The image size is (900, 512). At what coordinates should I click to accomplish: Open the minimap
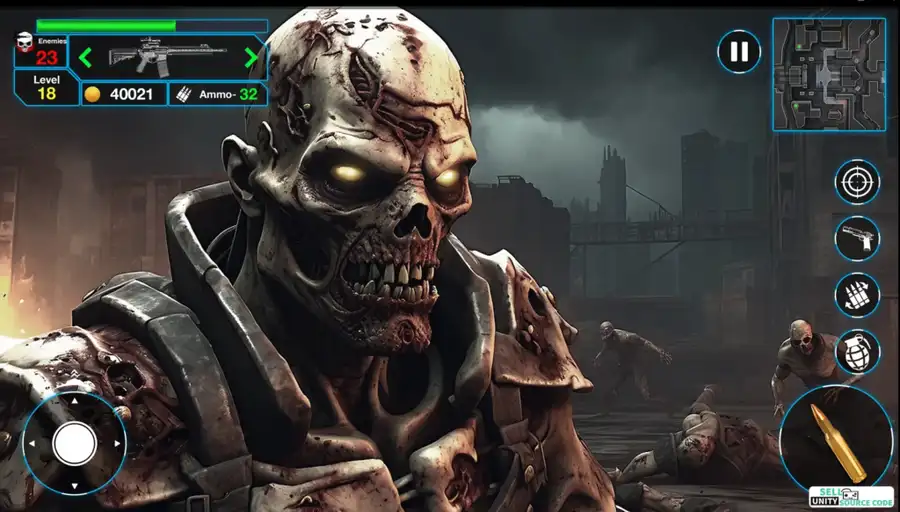coord(828,74)
